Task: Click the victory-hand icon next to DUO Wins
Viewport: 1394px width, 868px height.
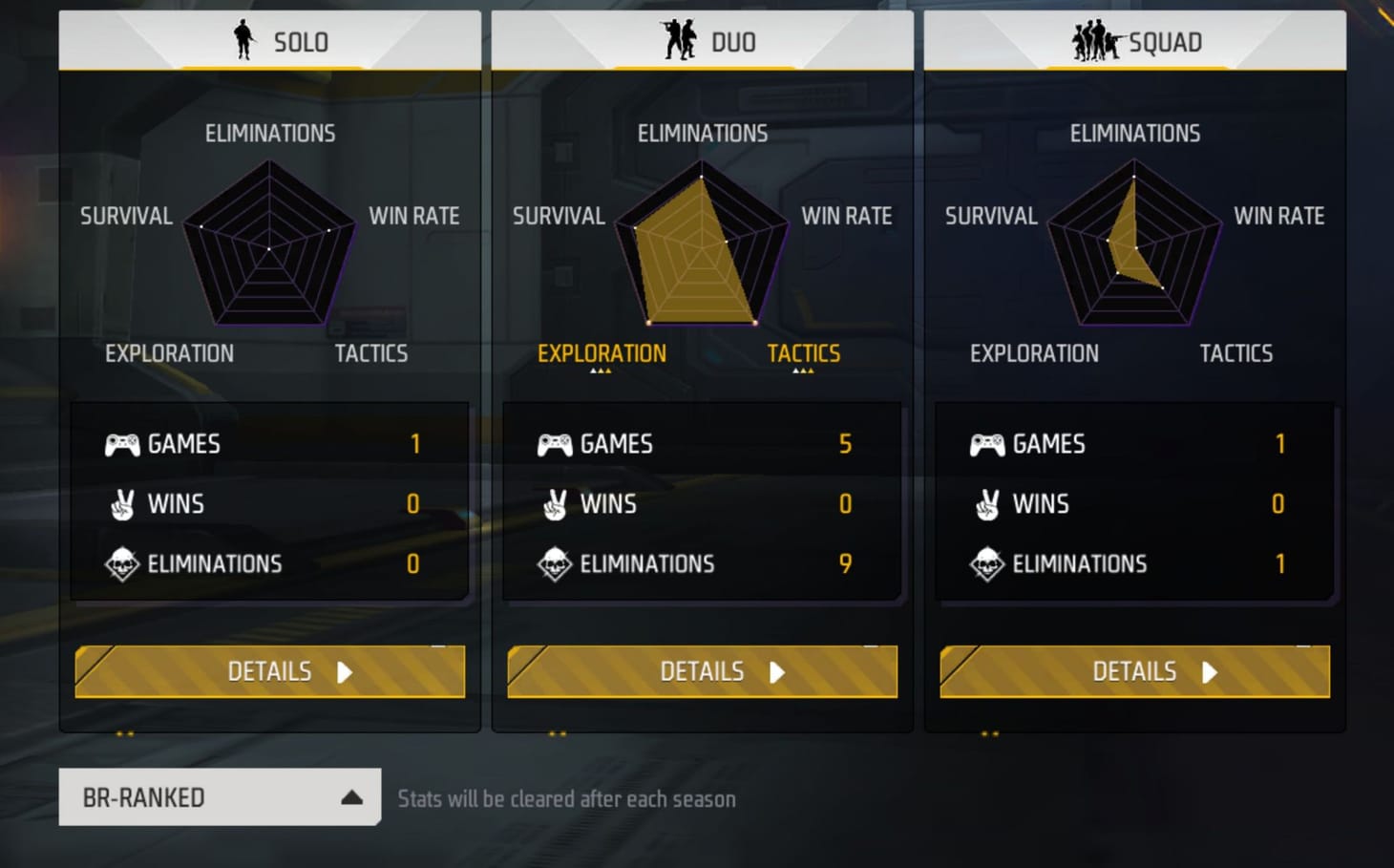Action: pos(554,504)
